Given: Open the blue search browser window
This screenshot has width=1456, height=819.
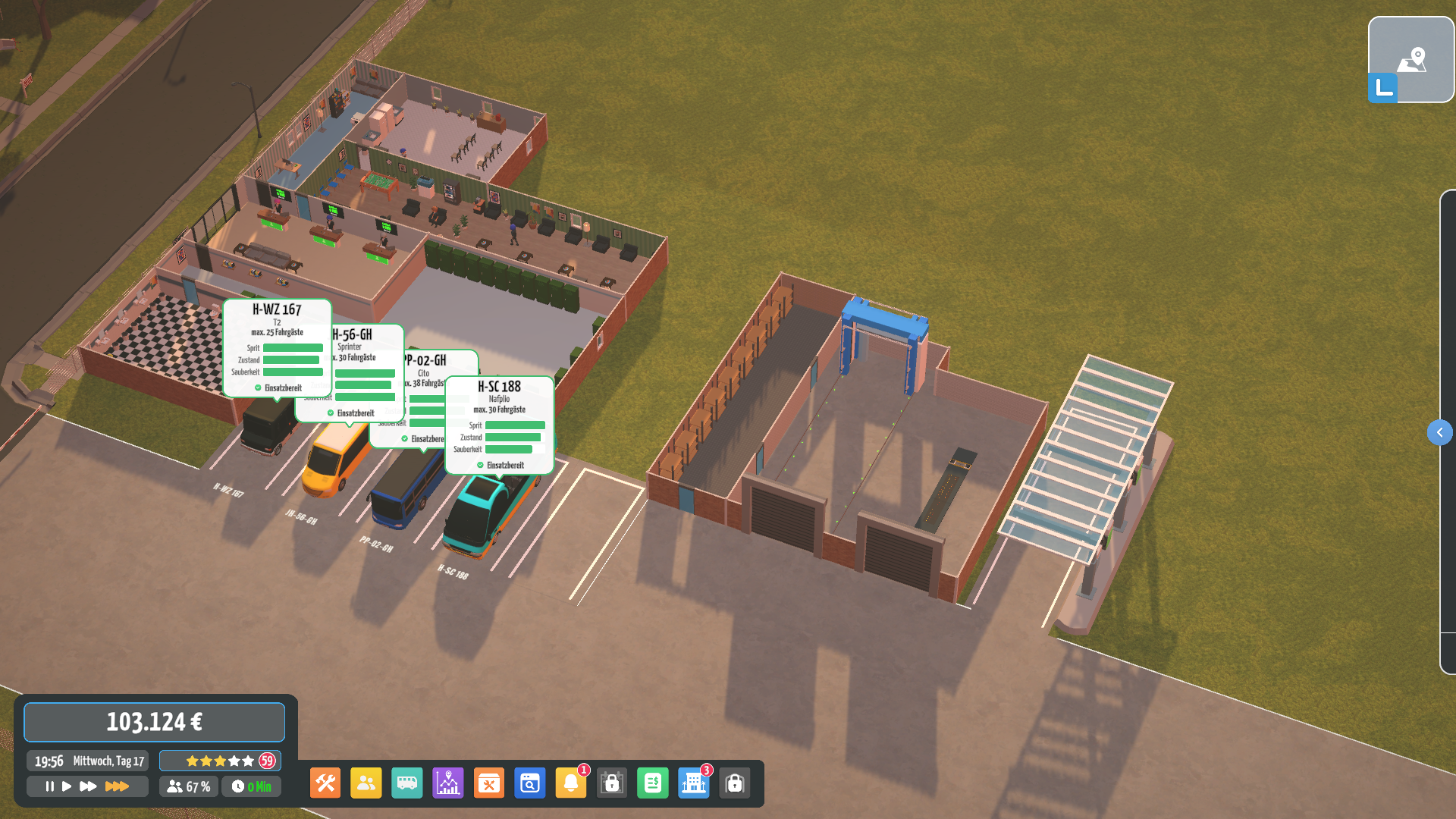Looking at the screenshot, I should [530, 783].
